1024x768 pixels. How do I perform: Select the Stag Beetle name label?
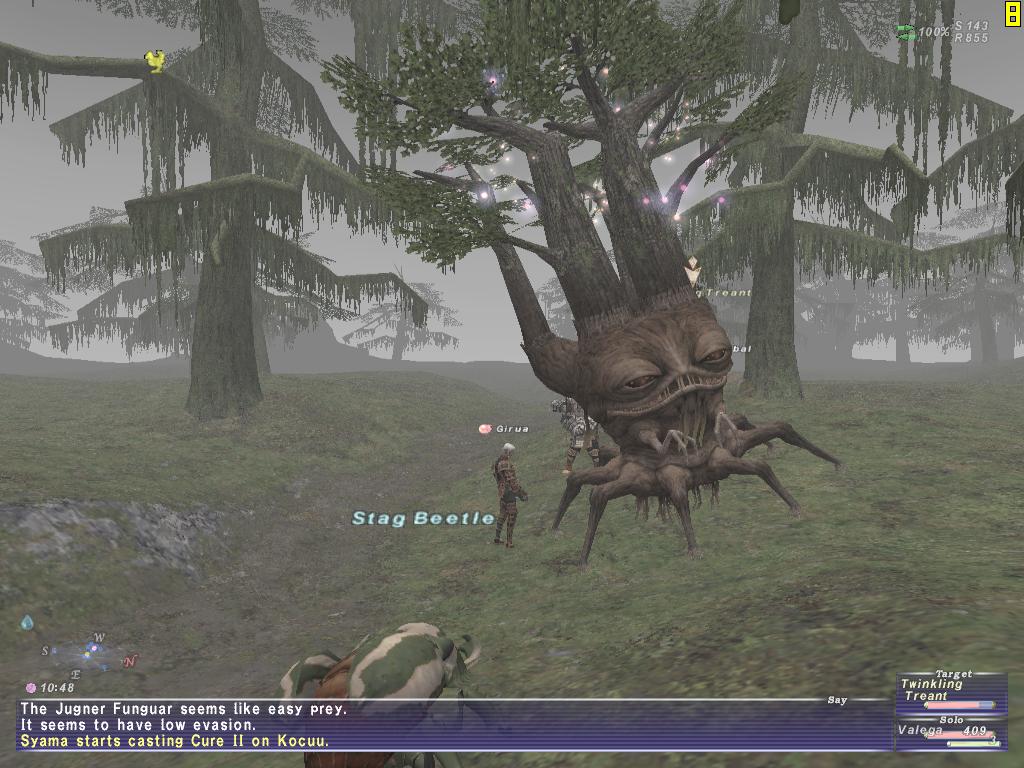point(423,518)
